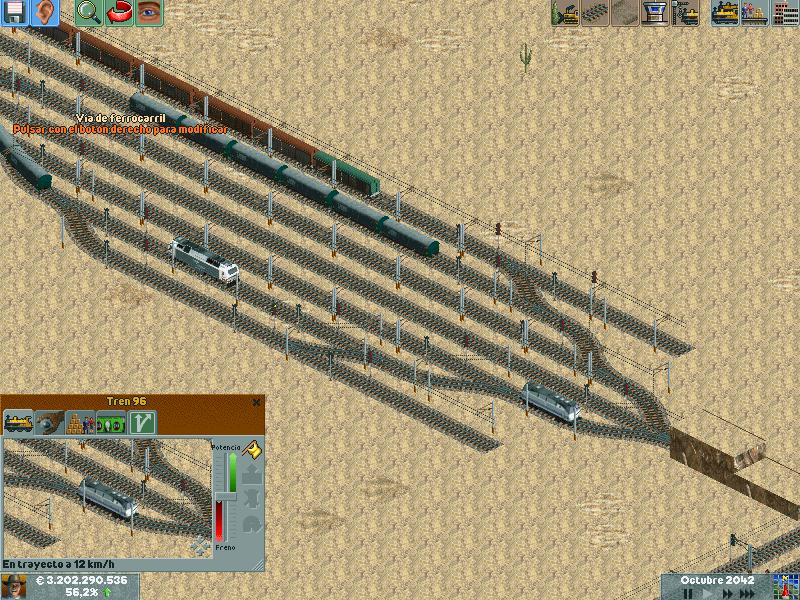Open the eye view options menu
The image size is (800, 600).
coord(148,12)
